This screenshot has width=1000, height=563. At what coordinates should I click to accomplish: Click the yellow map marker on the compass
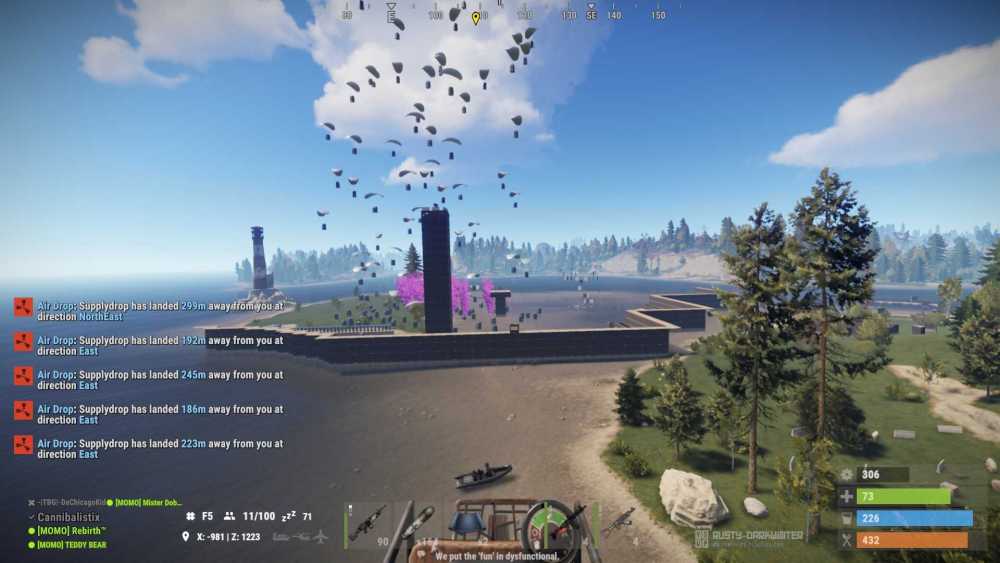coord(476,17)
